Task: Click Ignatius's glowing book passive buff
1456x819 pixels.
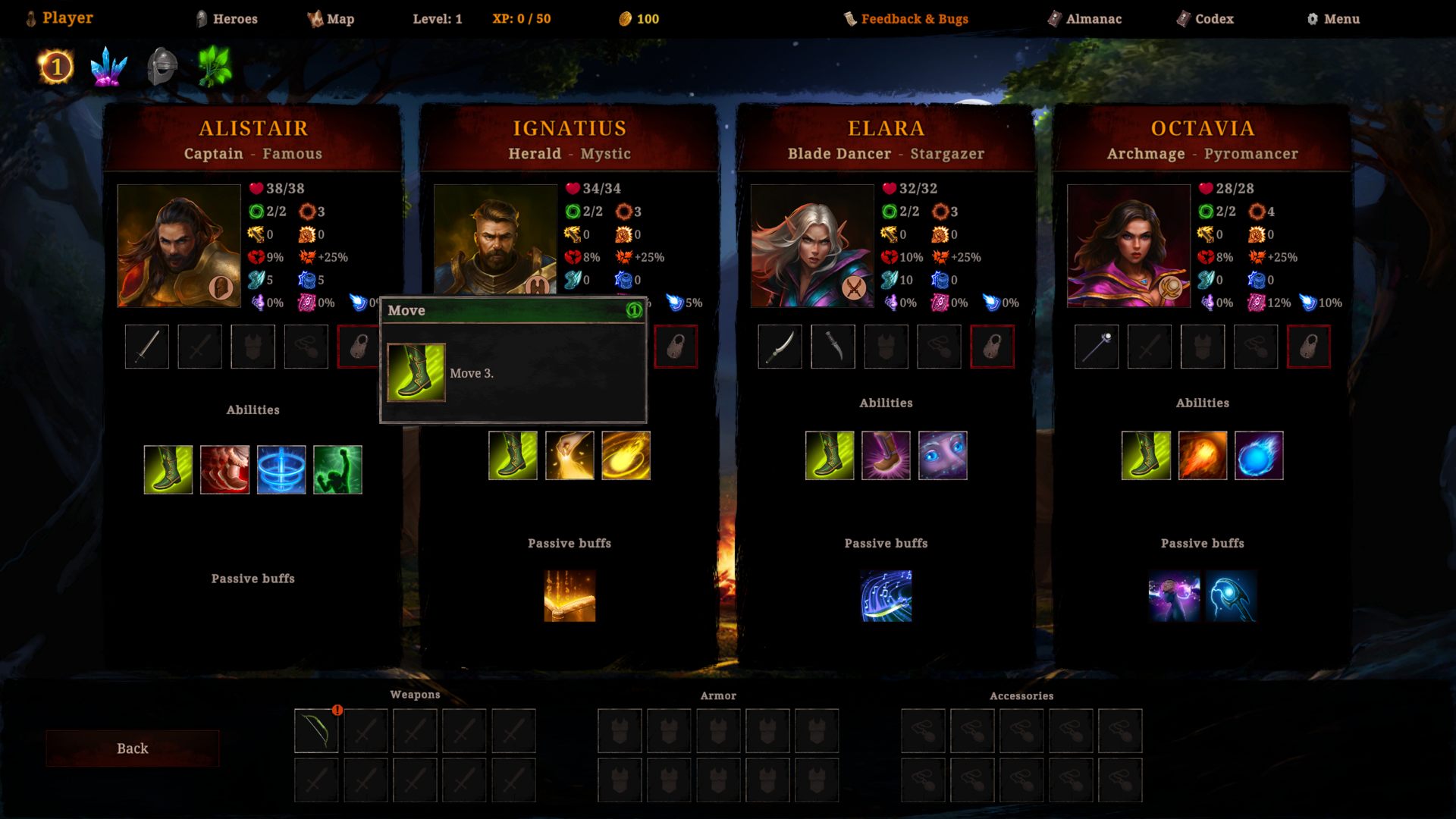Action: [x=570, y=597]
